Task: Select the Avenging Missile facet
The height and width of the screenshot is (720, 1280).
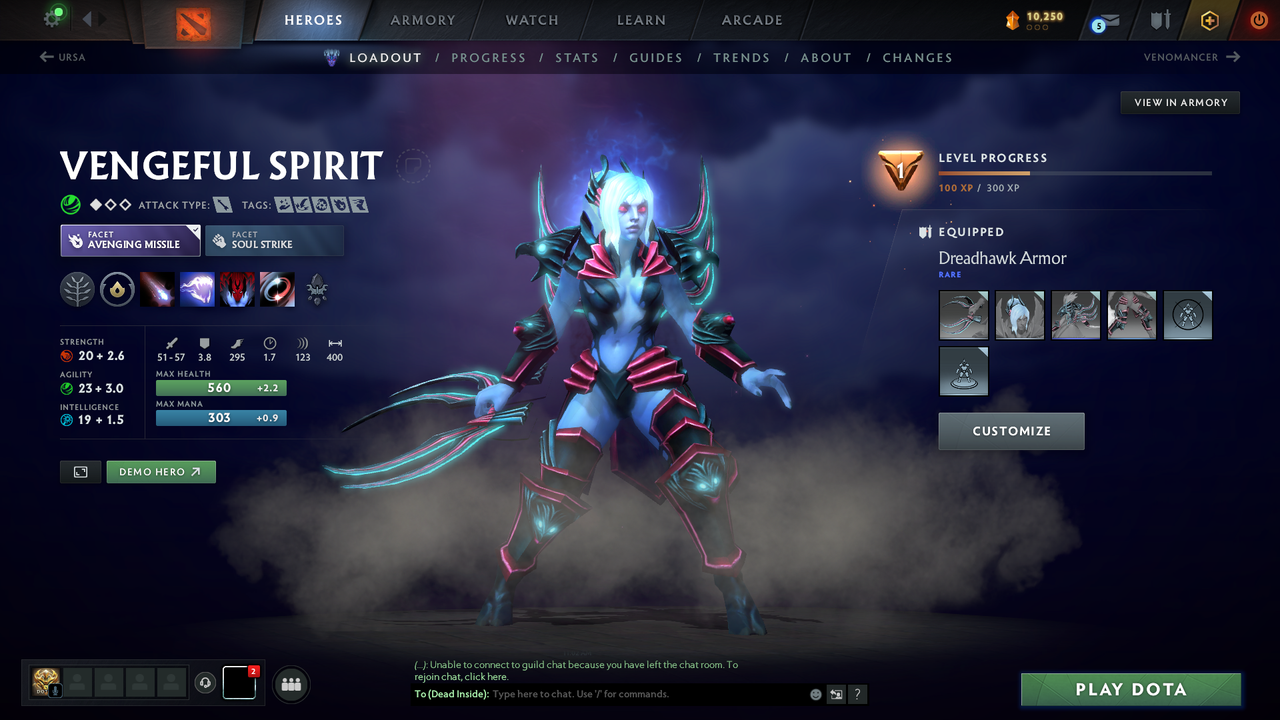Action: (x=129, y=240)
